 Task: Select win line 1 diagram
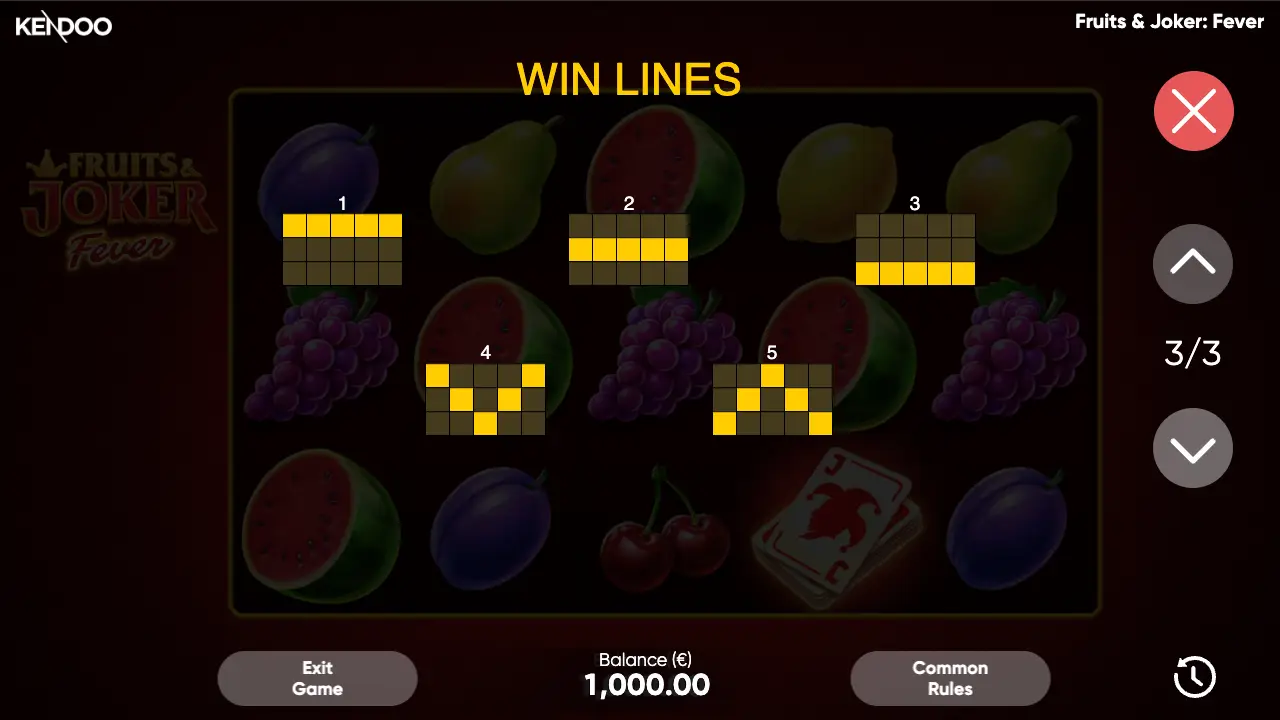click(x=343, y=248)
